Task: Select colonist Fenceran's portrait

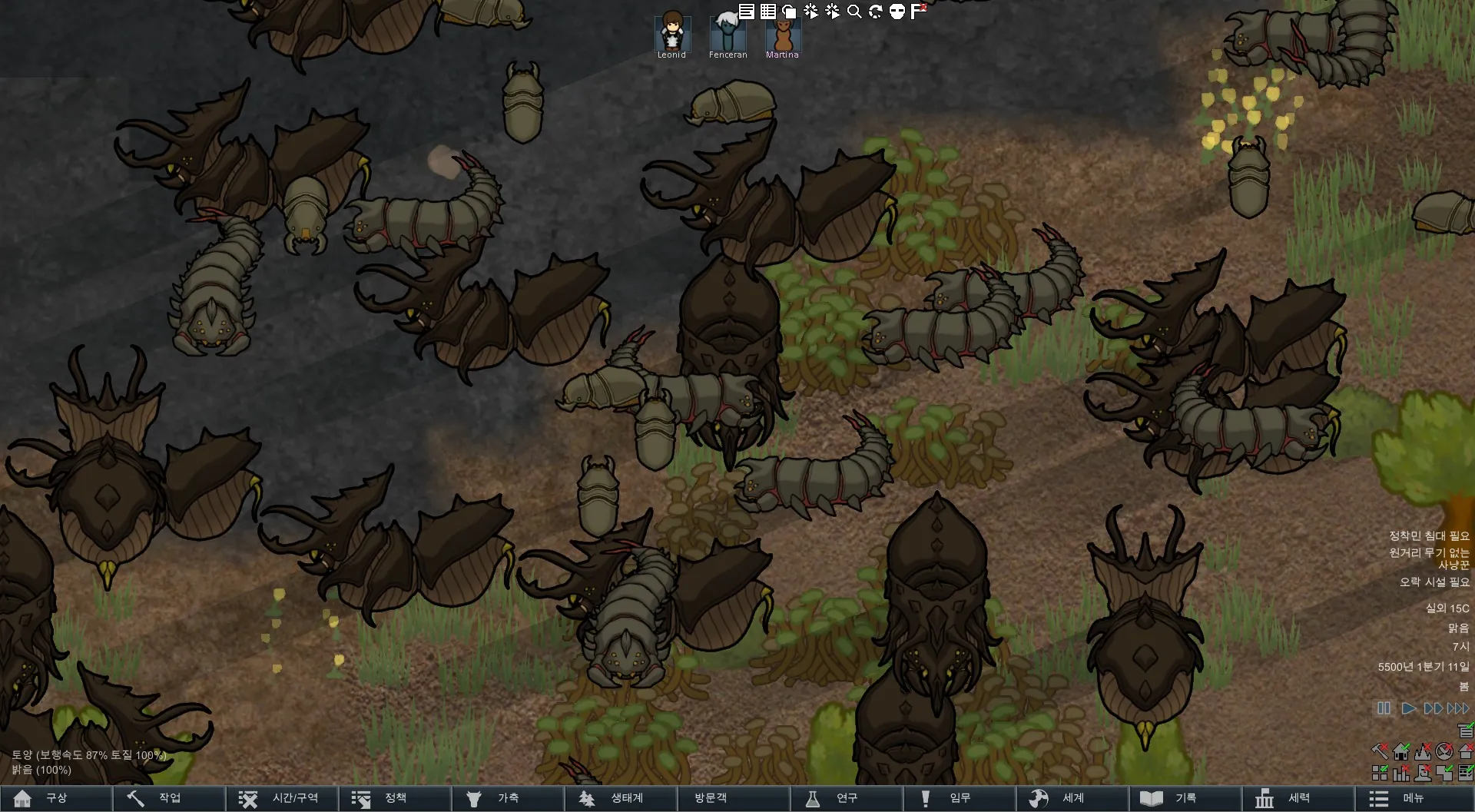Action: coord(727,33)
